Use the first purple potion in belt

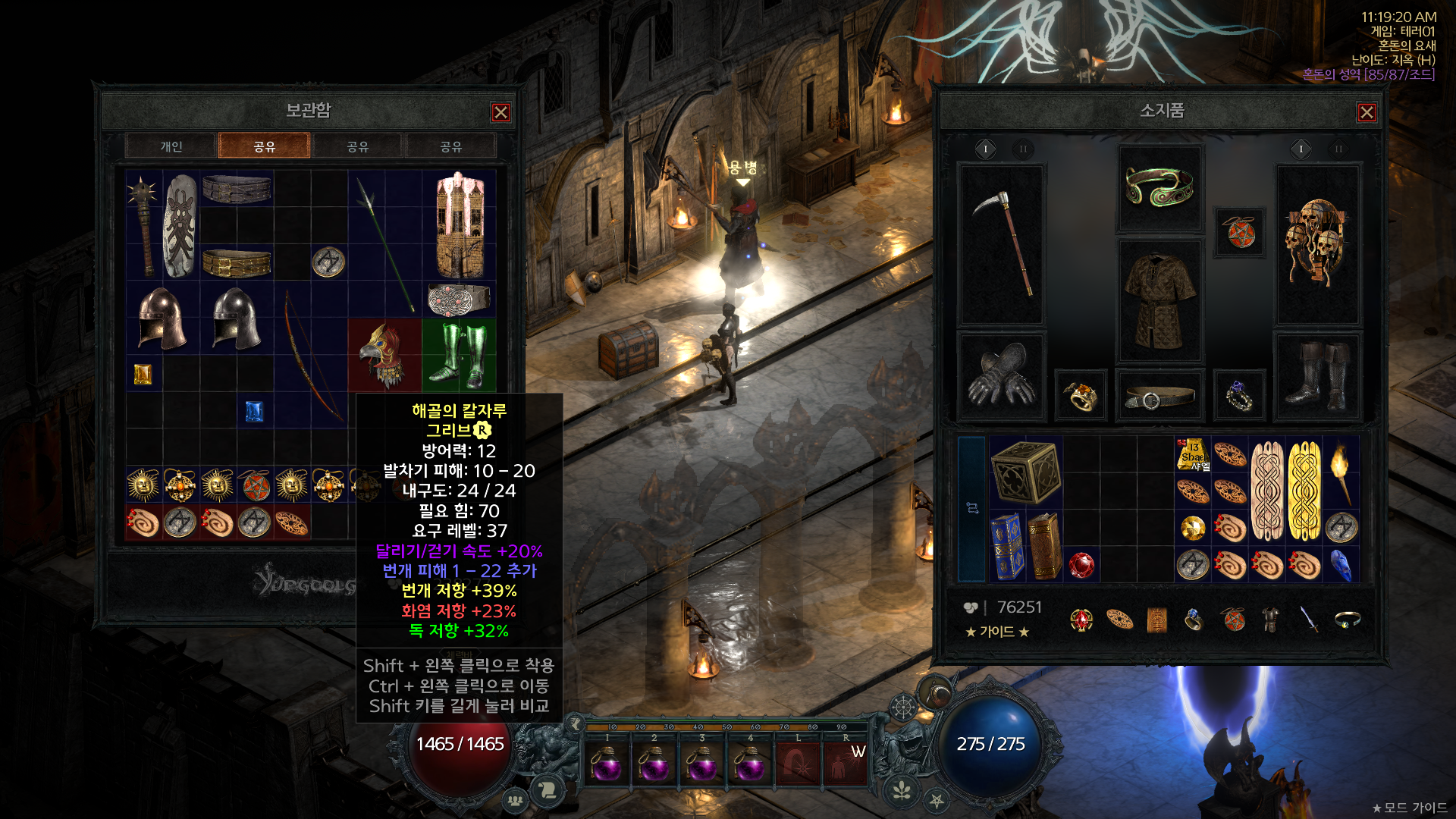pyautogui.click(x=607, y=764)
